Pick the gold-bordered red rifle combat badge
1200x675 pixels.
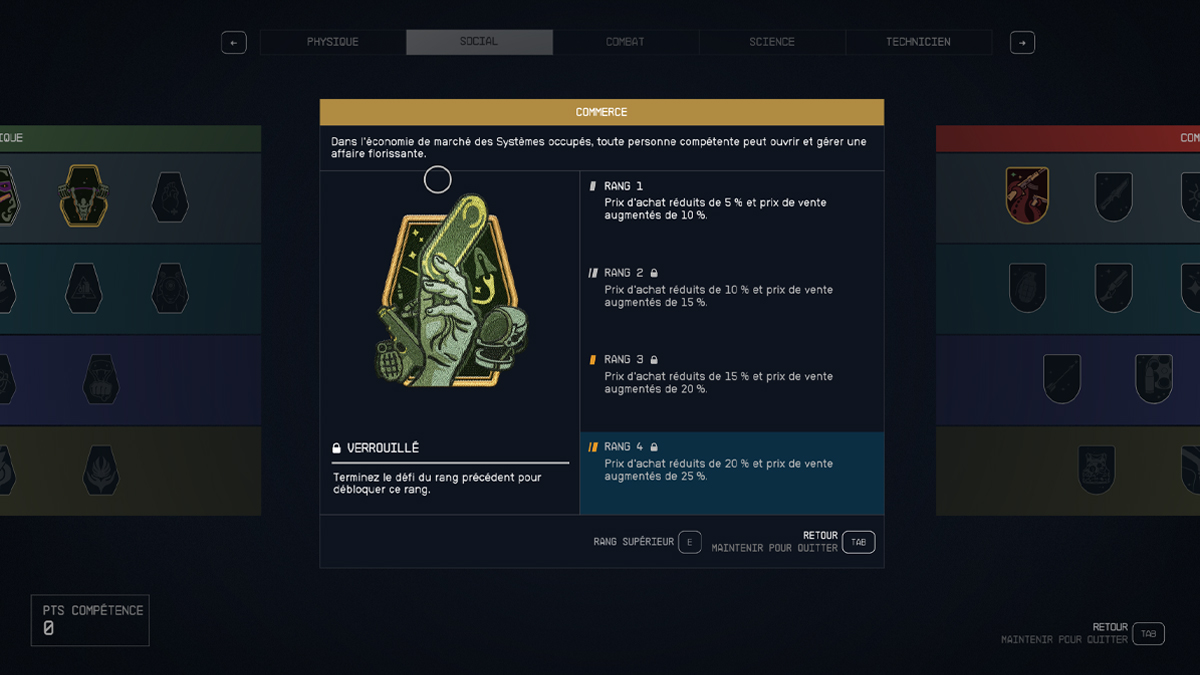[x=1027, y=195]
